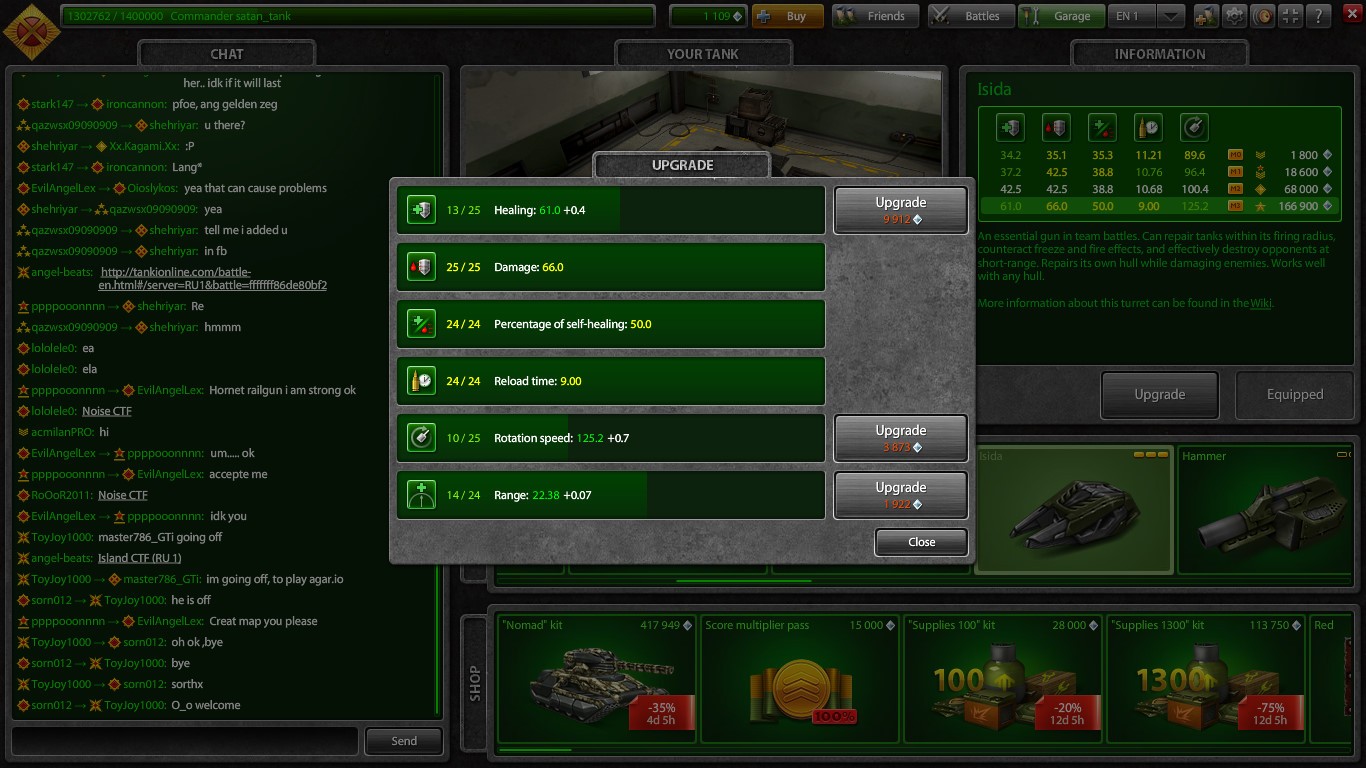This screenshot has height=768, width=1366.
Task: Focus the chat message input box
Action: point(184,741)
